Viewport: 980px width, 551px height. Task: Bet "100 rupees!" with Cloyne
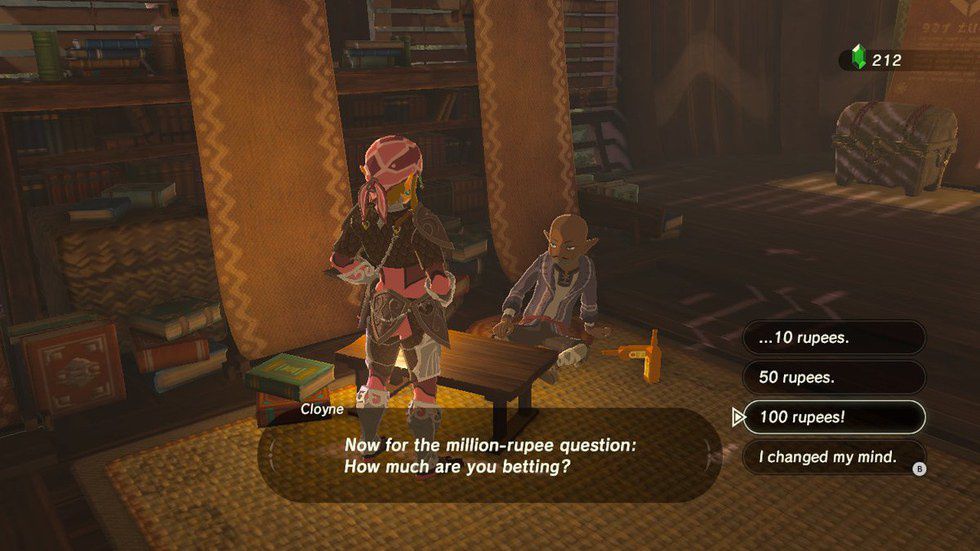pos(835,418)
